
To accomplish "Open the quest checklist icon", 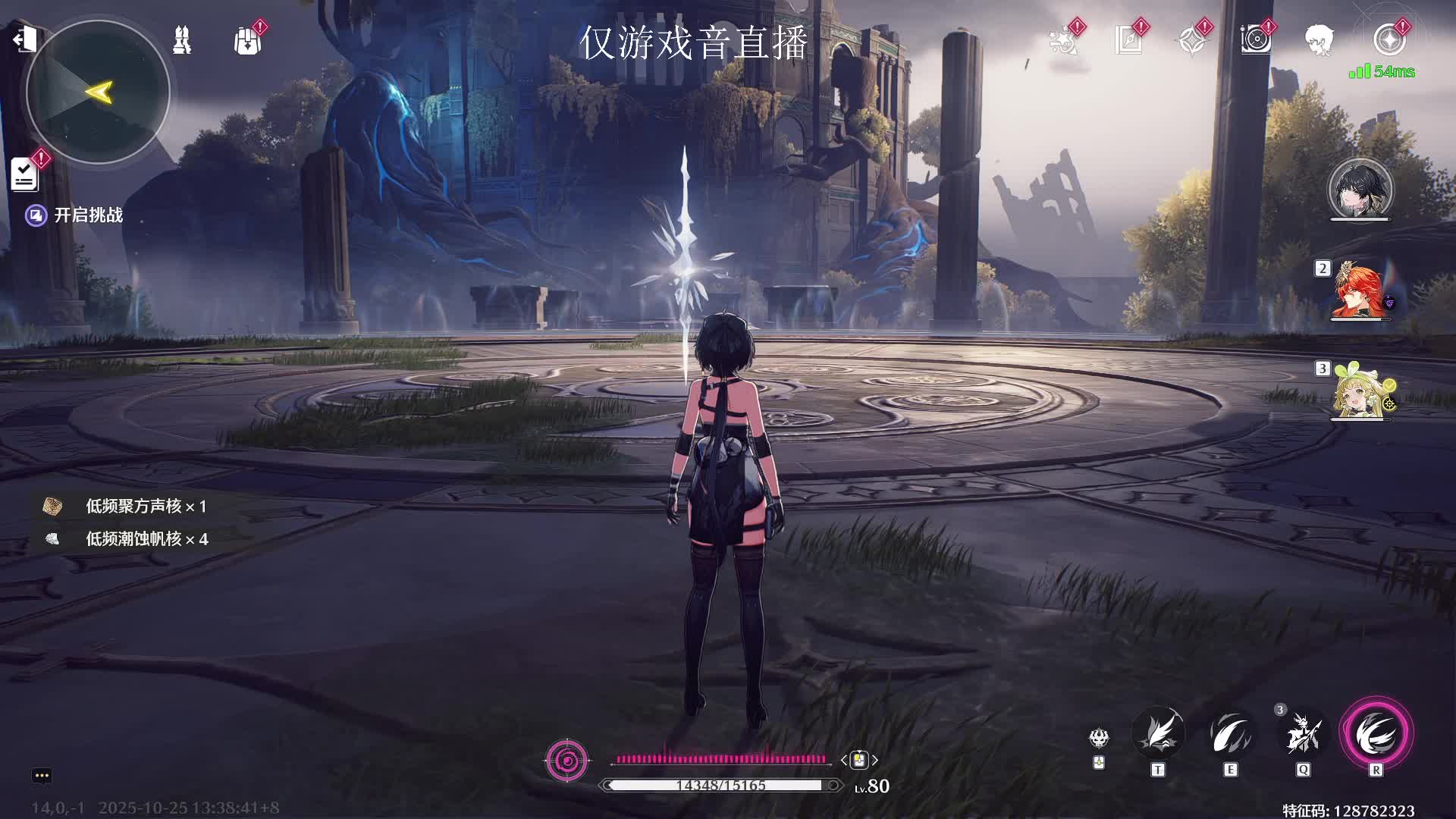I will 25,174.
